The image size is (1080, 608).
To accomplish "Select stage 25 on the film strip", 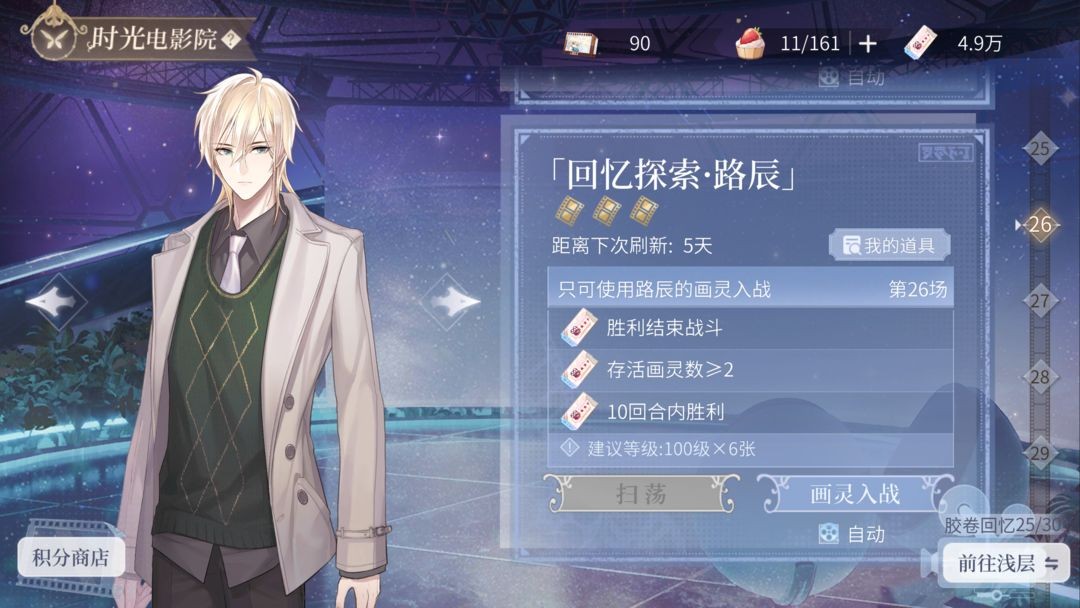I will click(x=1040, y=150).
